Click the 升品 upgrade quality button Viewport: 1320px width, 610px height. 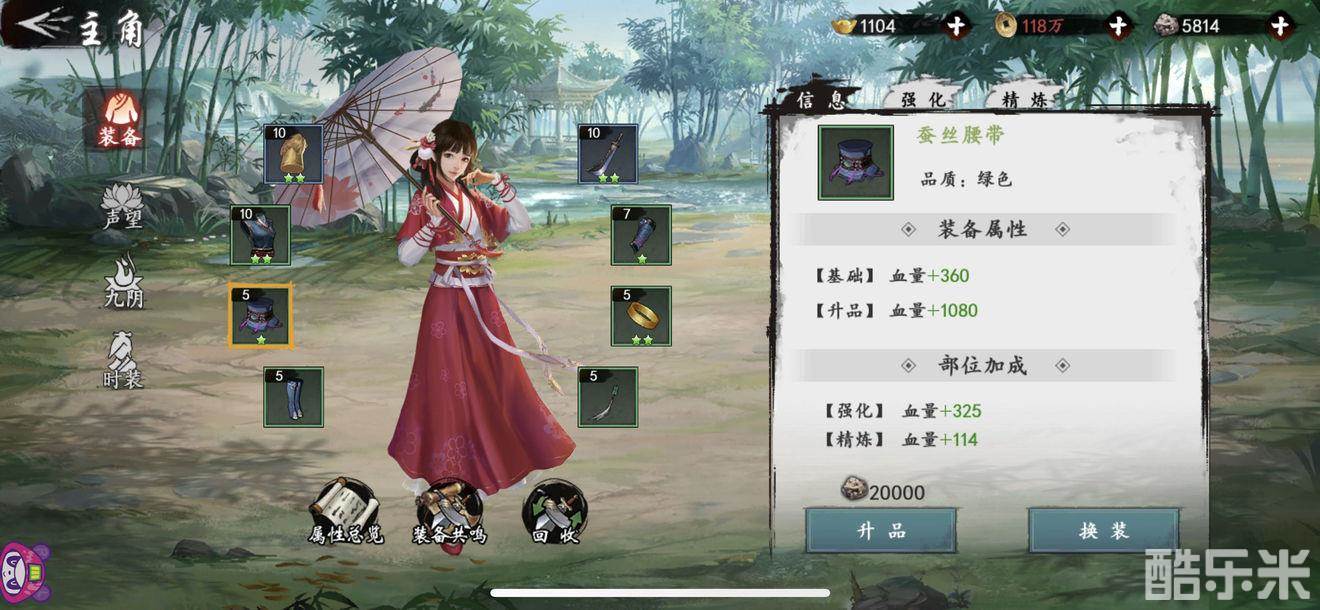click(x=881, y=530)
